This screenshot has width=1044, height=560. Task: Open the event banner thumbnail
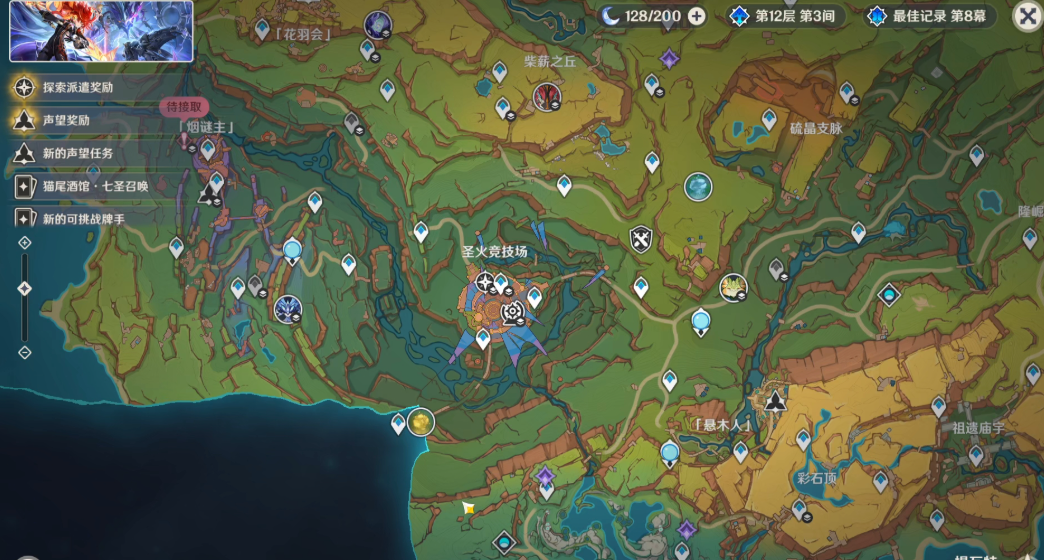pos(101,31)
